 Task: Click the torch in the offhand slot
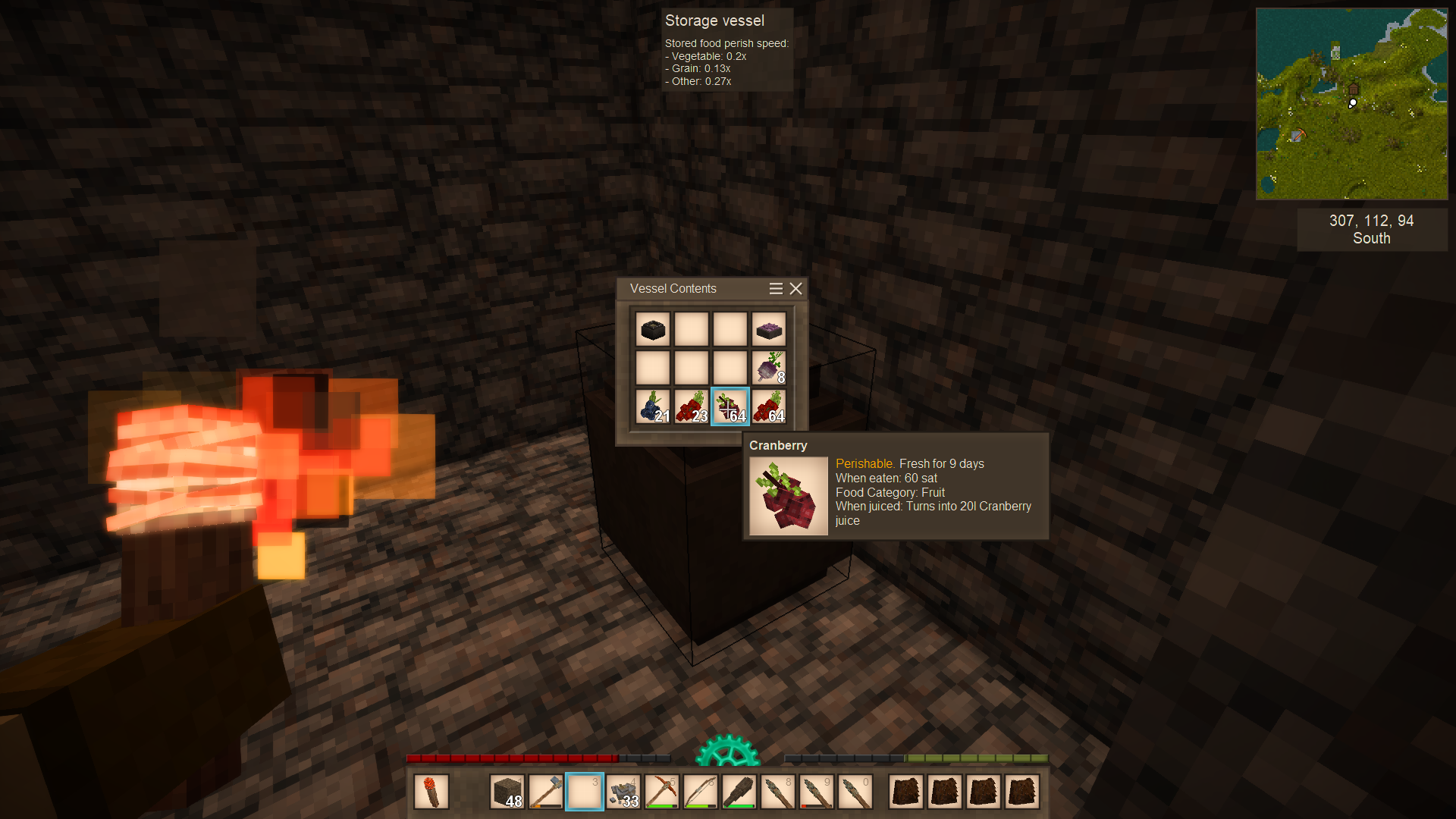coord(431,792)
